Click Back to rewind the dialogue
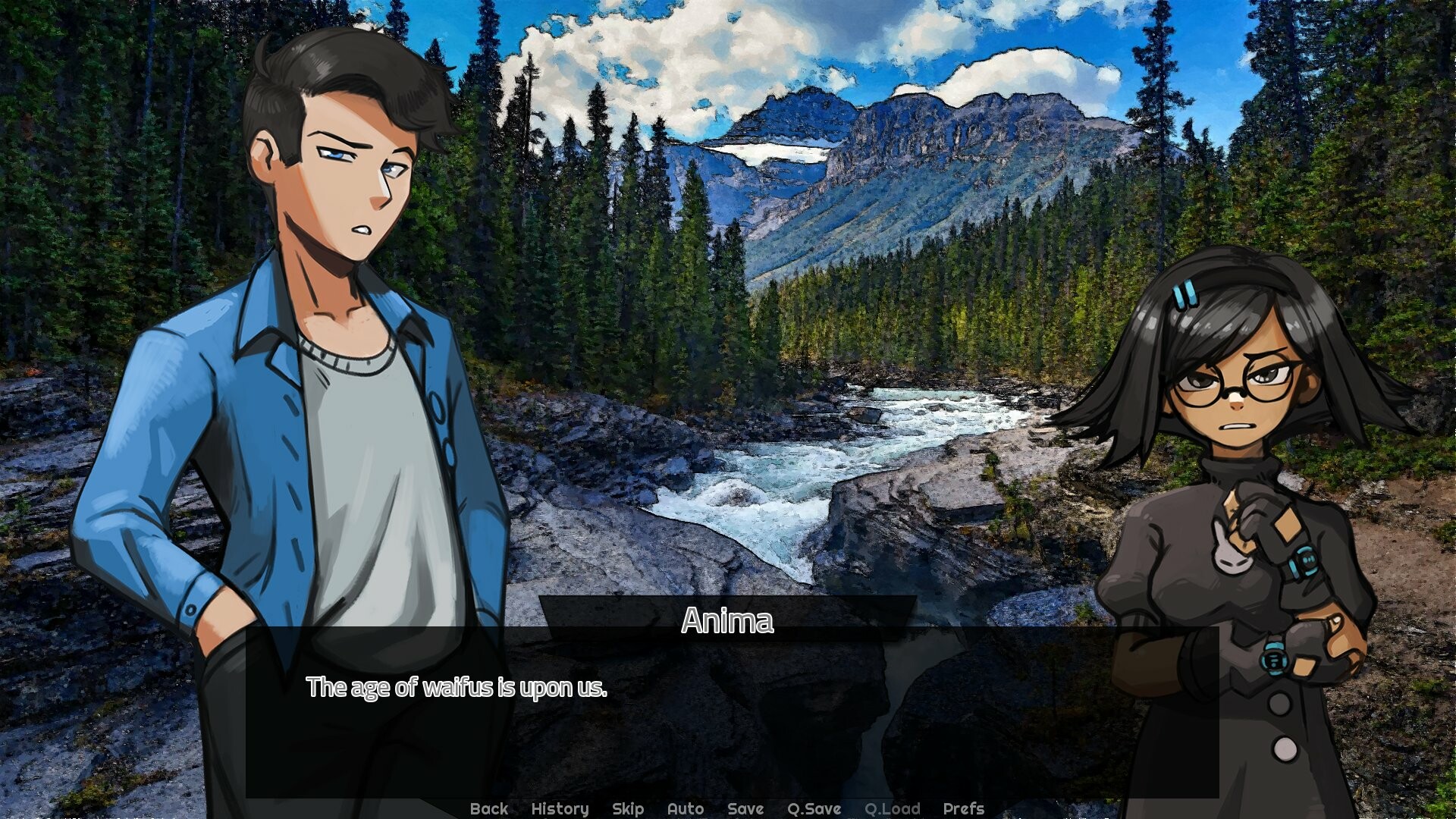Screen dimensions: 1456x819 [x=489, y=808]
